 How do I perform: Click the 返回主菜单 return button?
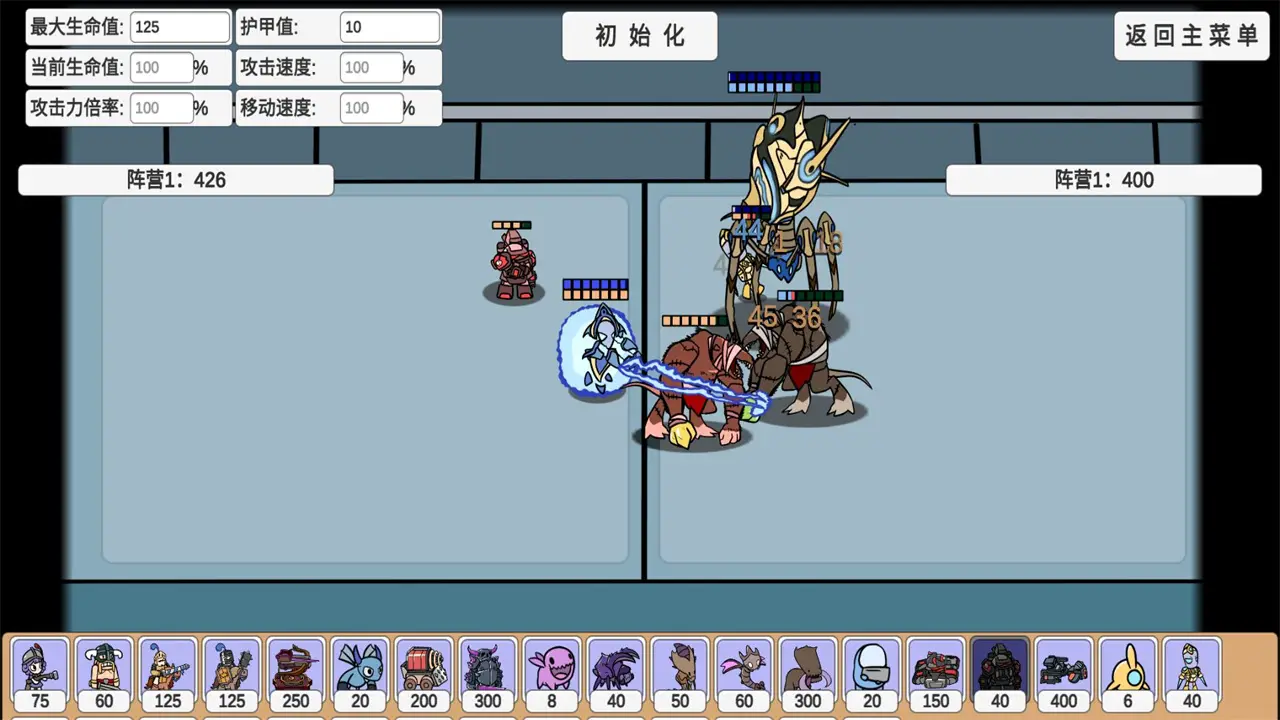tap(1192, 35)
